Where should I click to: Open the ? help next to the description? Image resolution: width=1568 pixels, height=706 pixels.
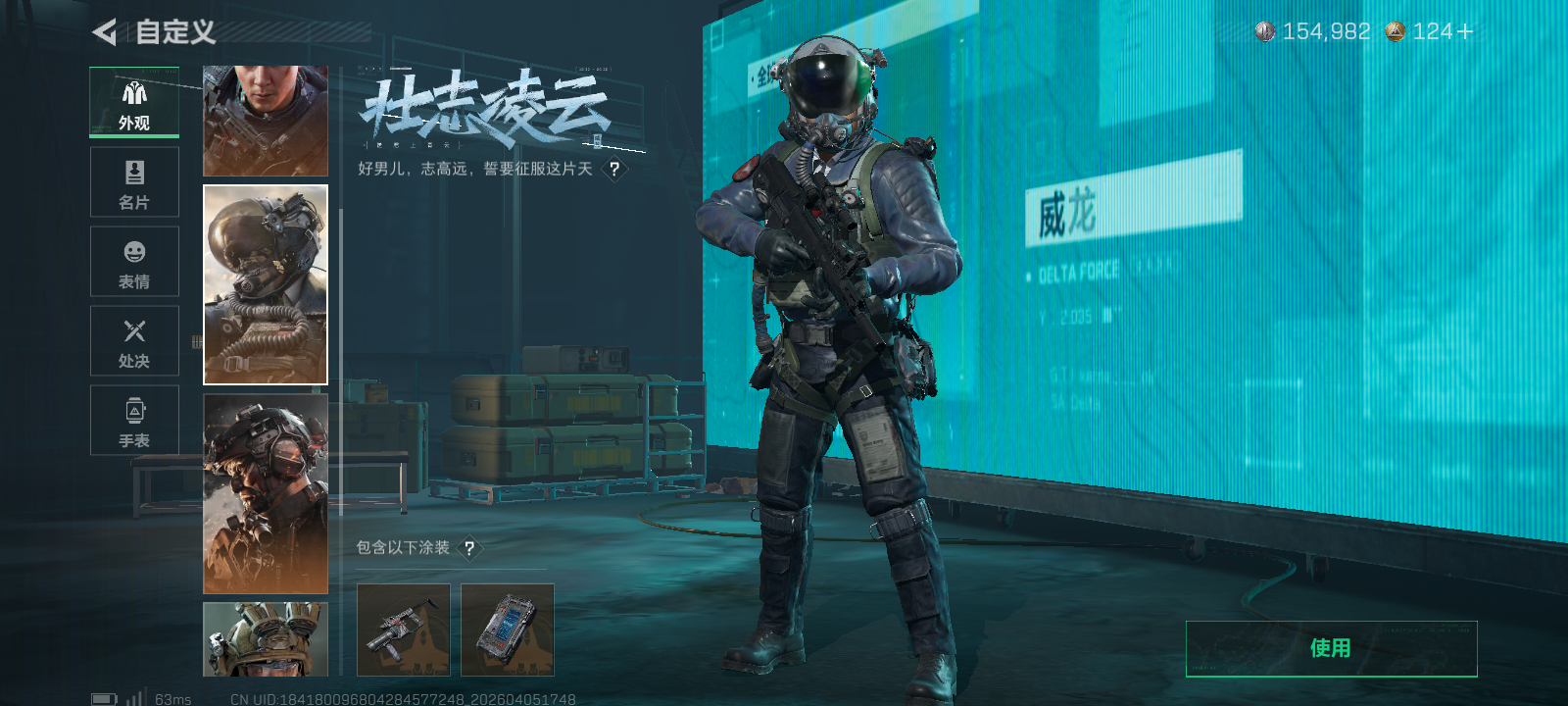pyautogui.click(x=614, y=169)
